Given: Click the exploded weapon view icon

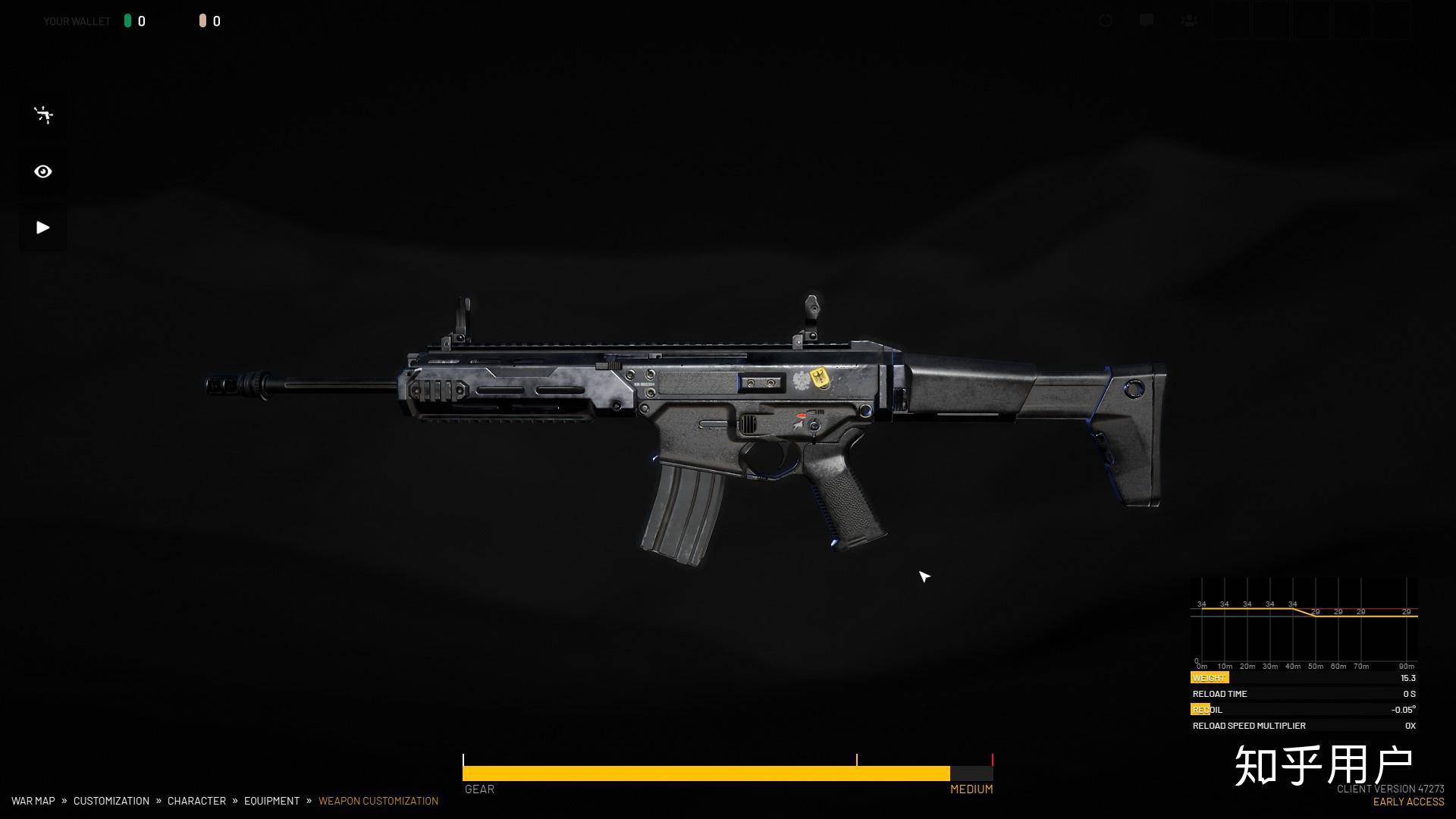Looking at the screenshot, I should coord(43,115).
